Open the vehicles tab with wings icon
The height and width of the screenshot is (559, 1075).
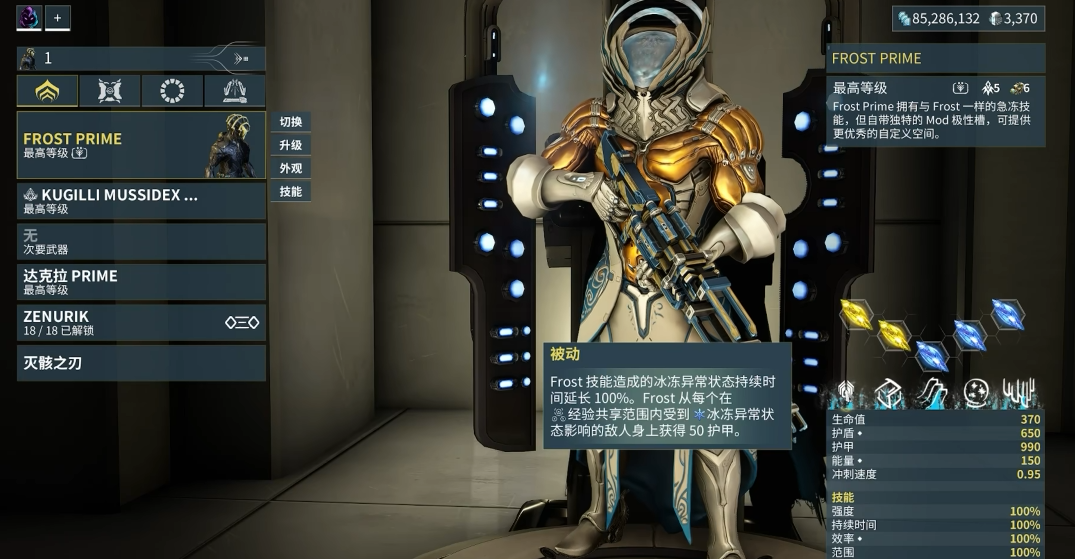tap(235, 91)
